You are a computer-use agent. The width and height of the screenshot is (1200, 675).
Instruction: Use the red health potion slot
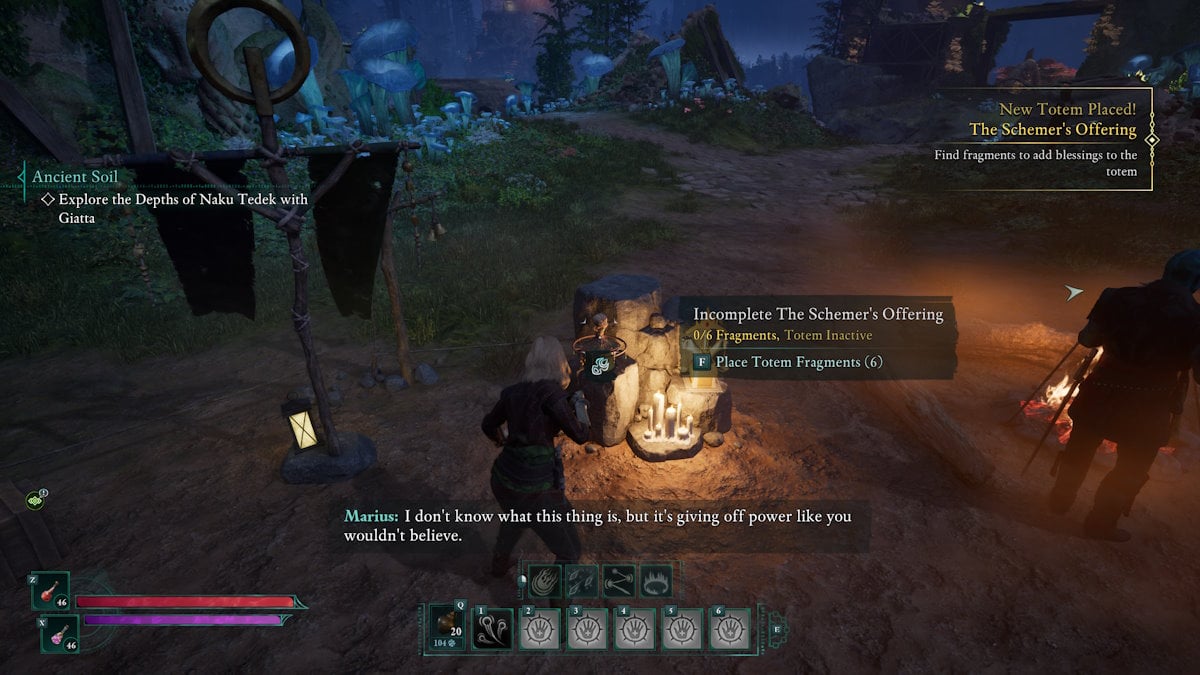click(49, 592)
